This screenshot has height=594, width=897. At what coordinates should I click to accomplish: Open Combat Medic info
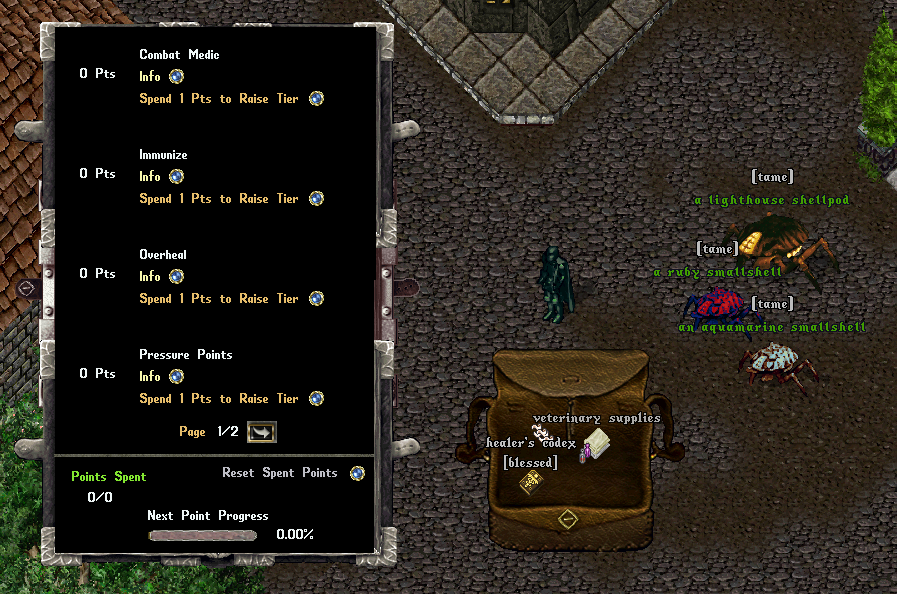pyautogui.click(x=176, y=76)
